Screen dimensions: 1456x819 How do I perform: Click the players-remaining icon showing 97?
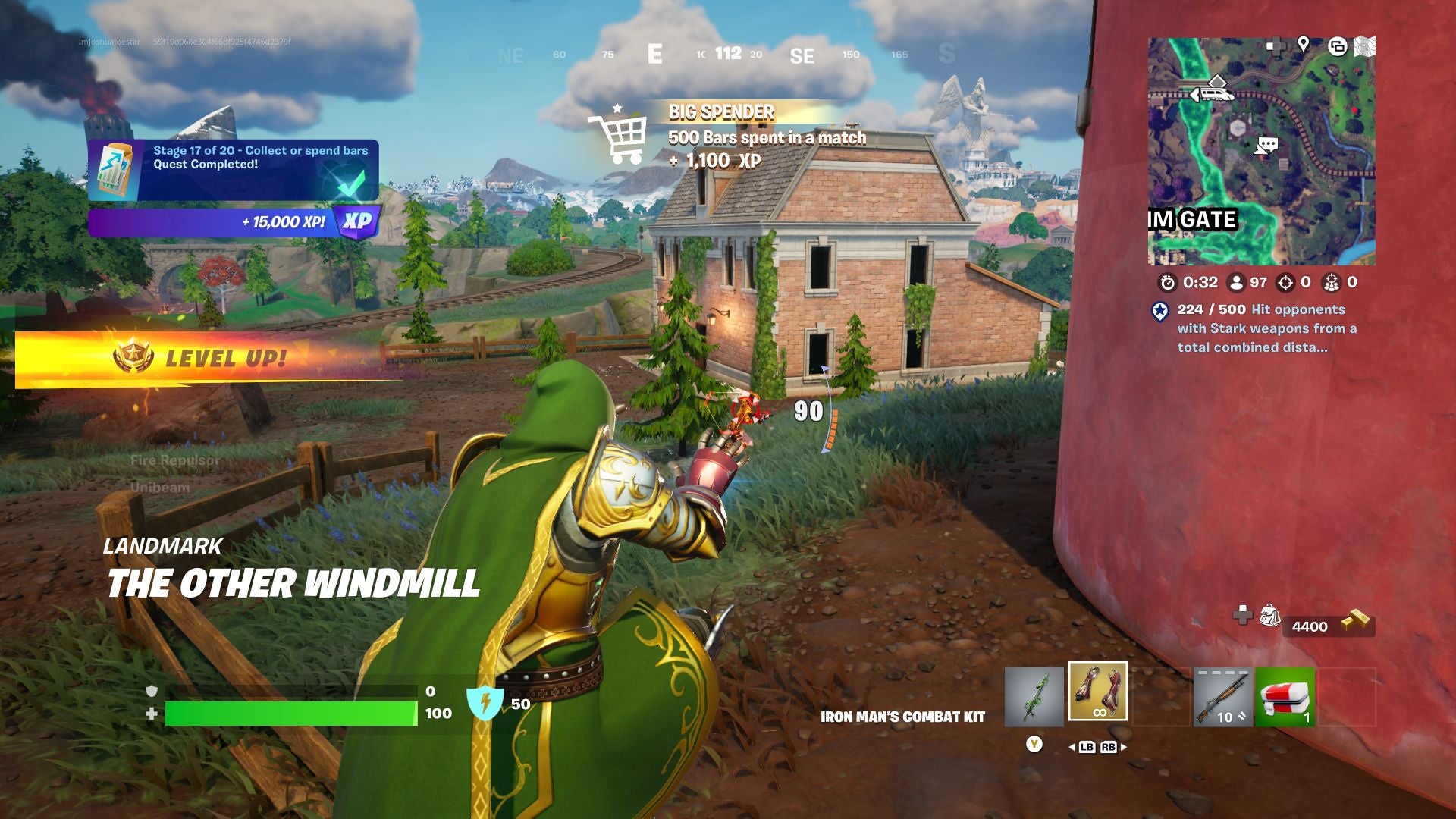point(1237,283)
